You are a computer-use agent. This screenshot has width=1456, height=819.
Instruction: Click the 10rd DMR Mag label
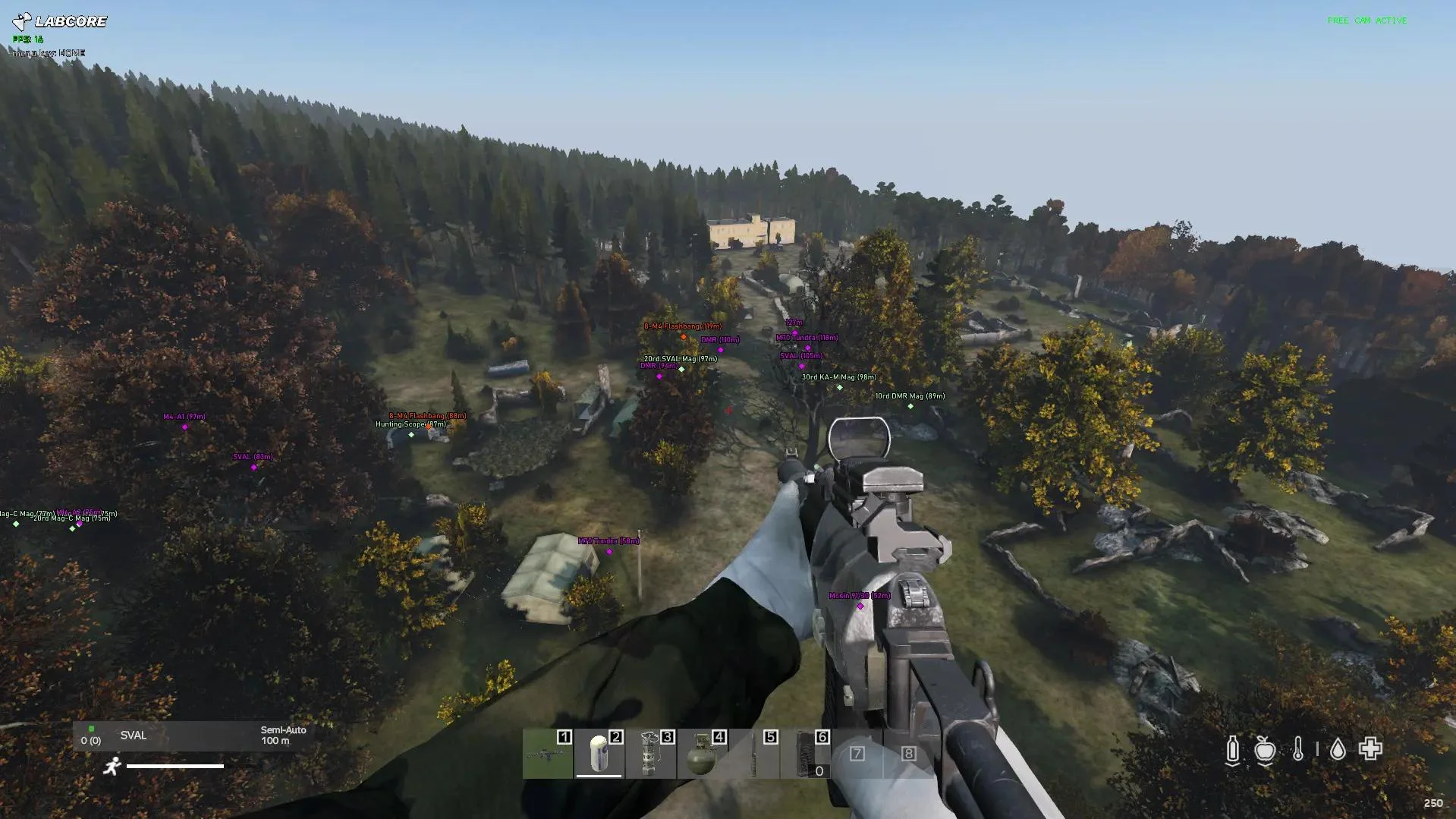[x=910, y=395]
